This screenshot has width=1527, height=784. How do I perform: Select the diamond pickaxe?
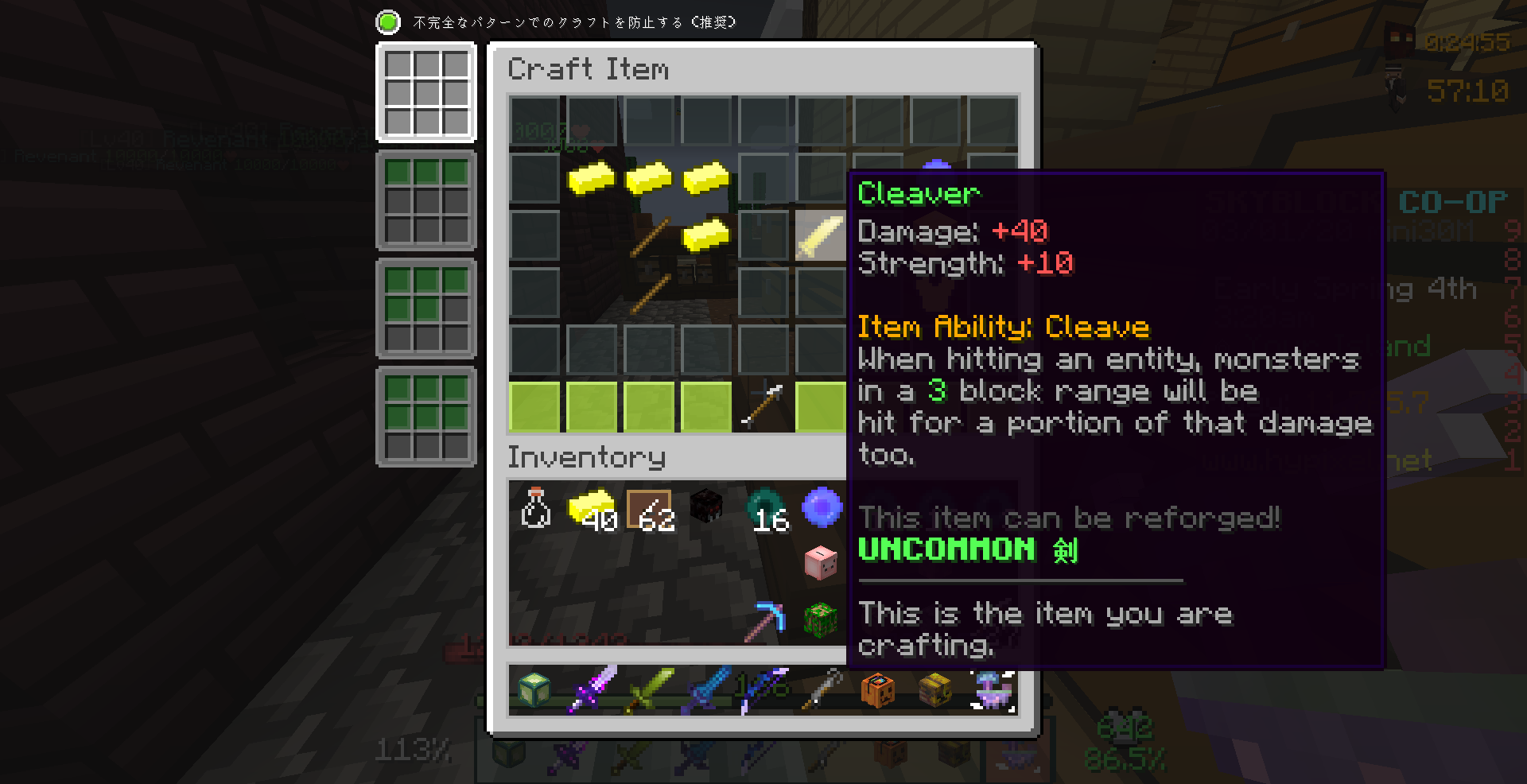tap(764, 619)
